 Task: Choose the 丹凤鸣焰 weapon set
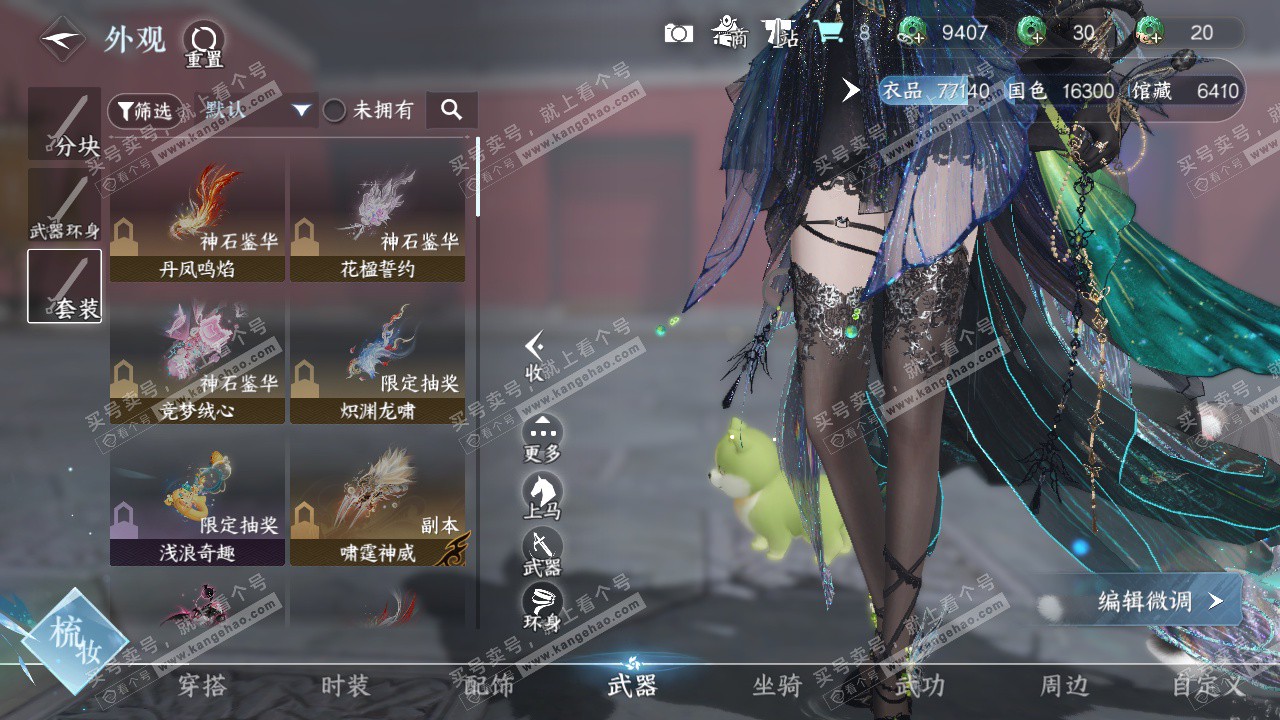197,217
